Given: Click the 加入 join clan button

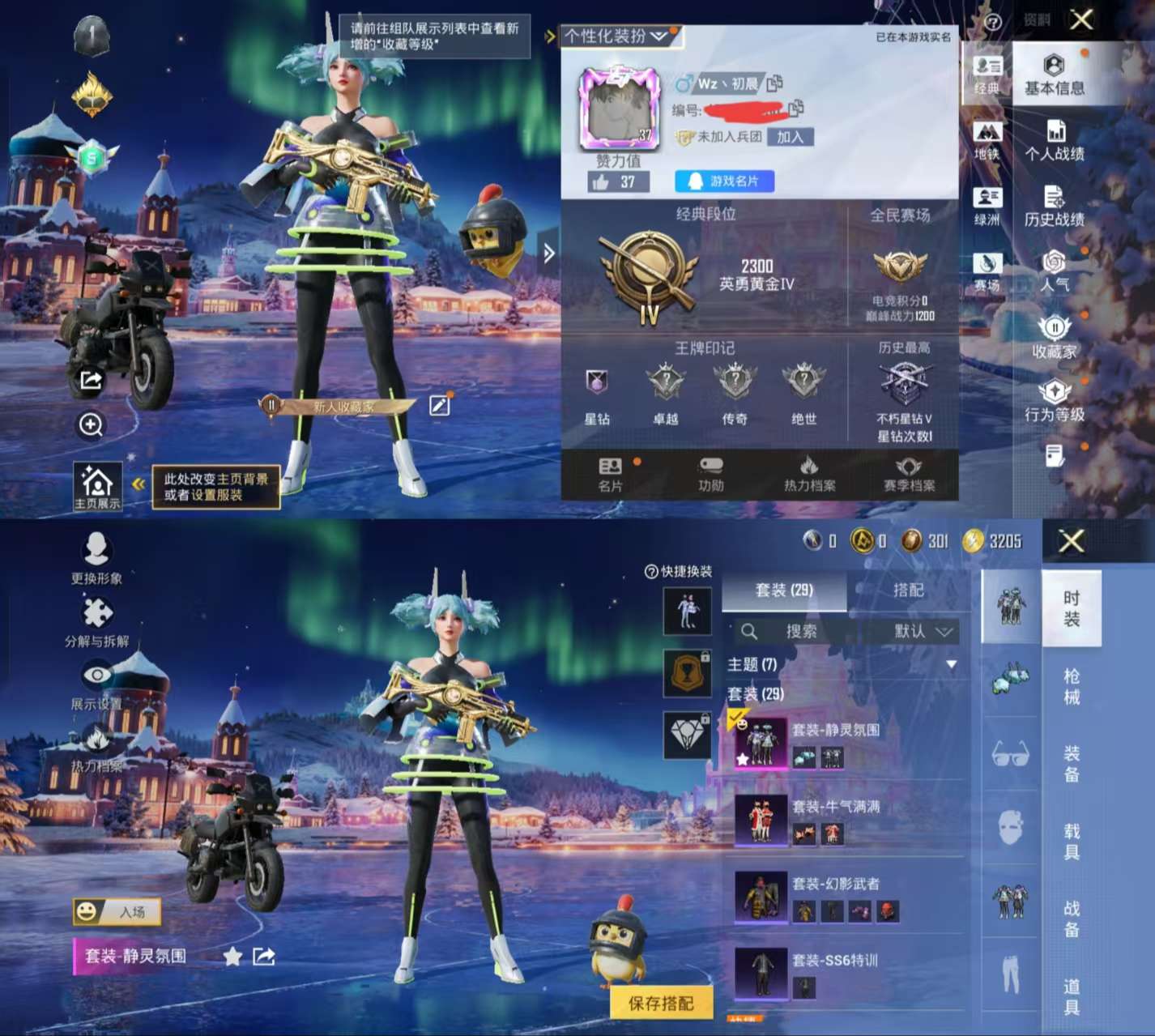Looking at the screenshot, I should [791, 137].
